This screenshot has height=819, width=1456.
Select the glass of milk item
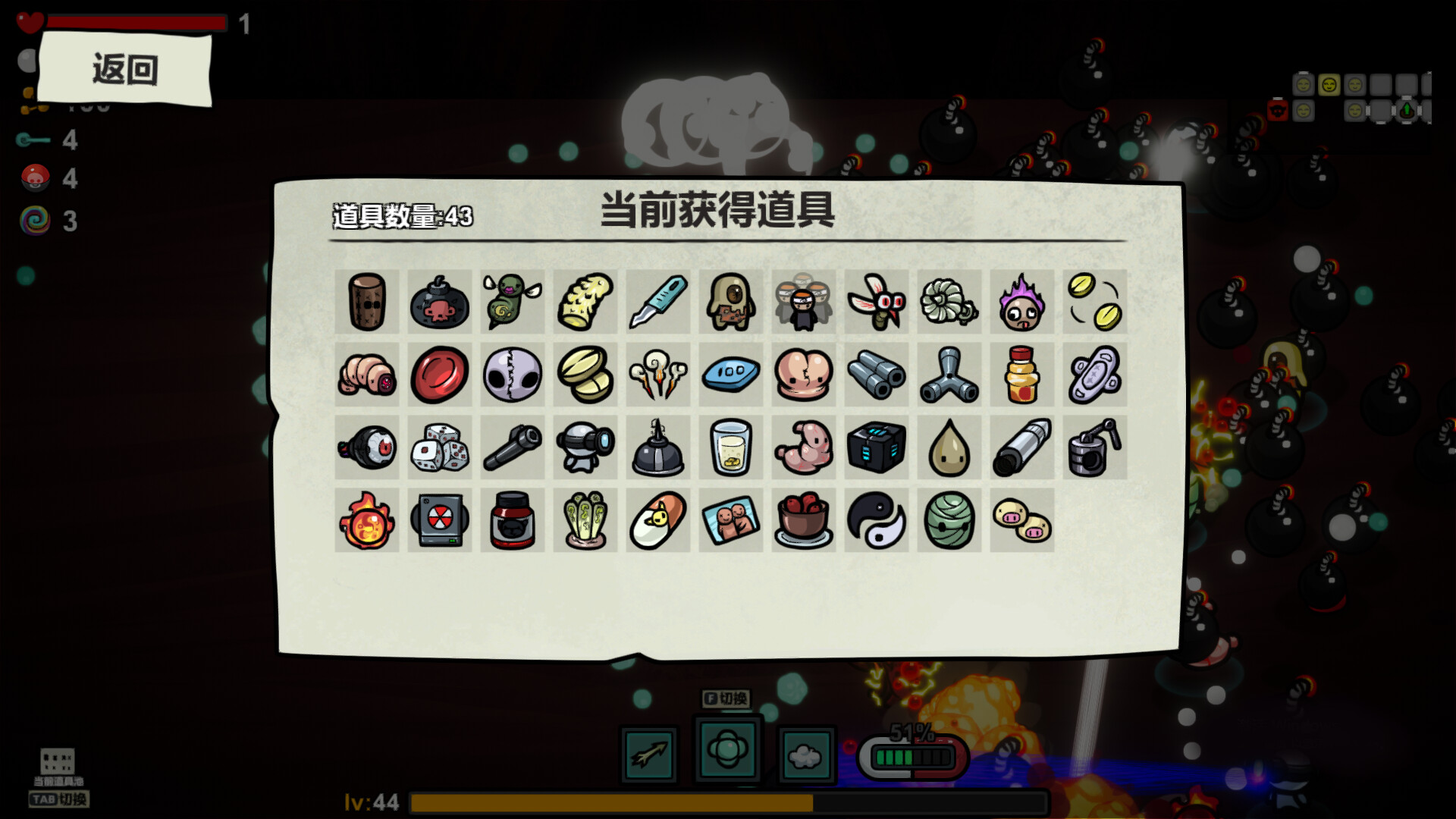[x=730, y=447]
